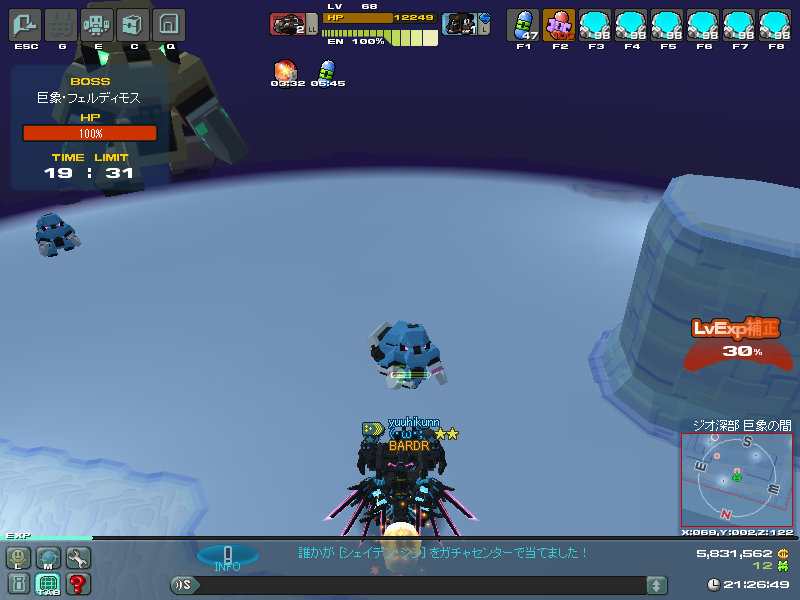This screenshot has height=600, width=800.
Task: Open the smiley face emote button
Action: click(x=19, y=558)
